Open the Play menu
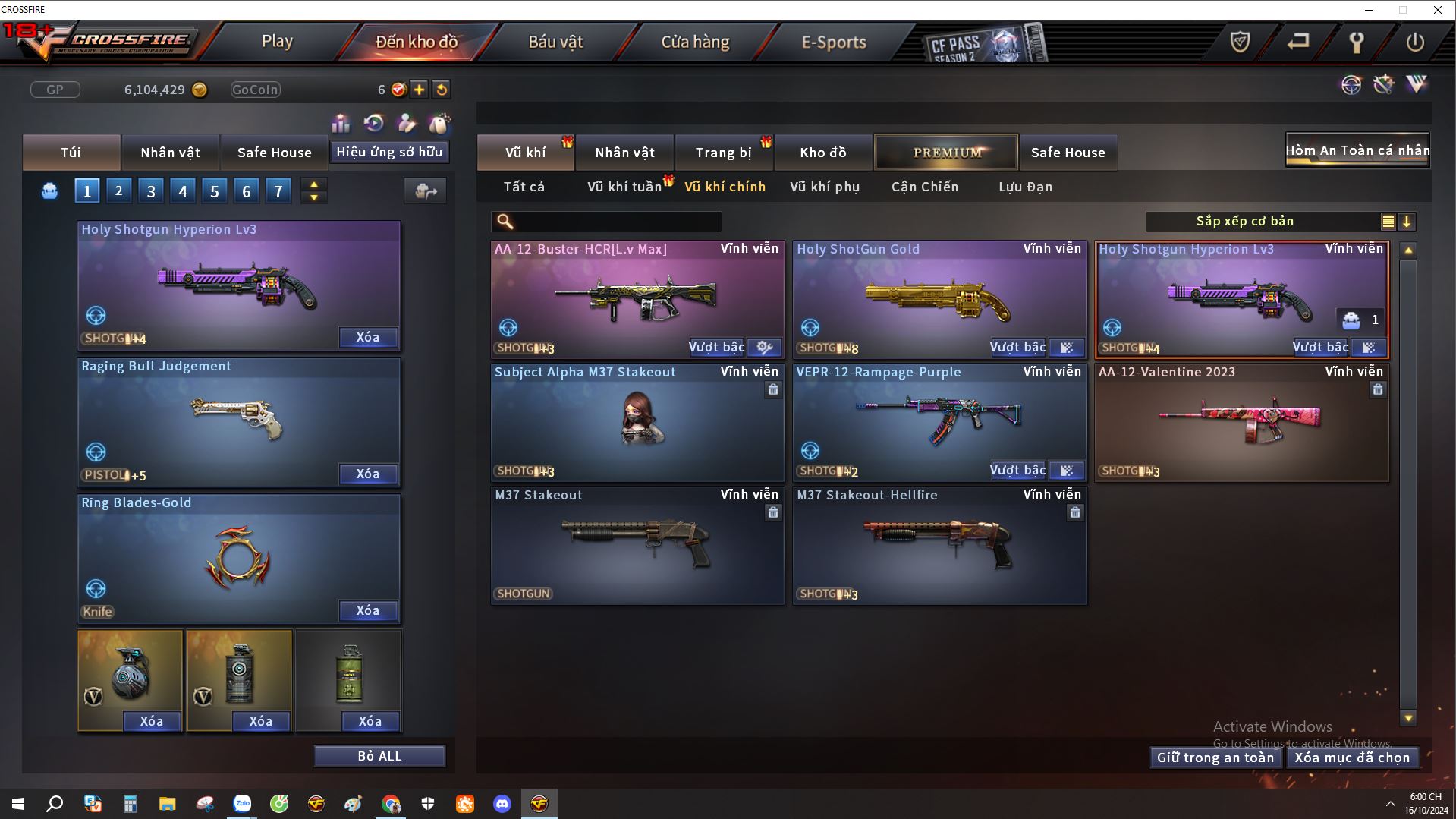The height and width of the screenshot is (819, 1456). tap(277, 42)
